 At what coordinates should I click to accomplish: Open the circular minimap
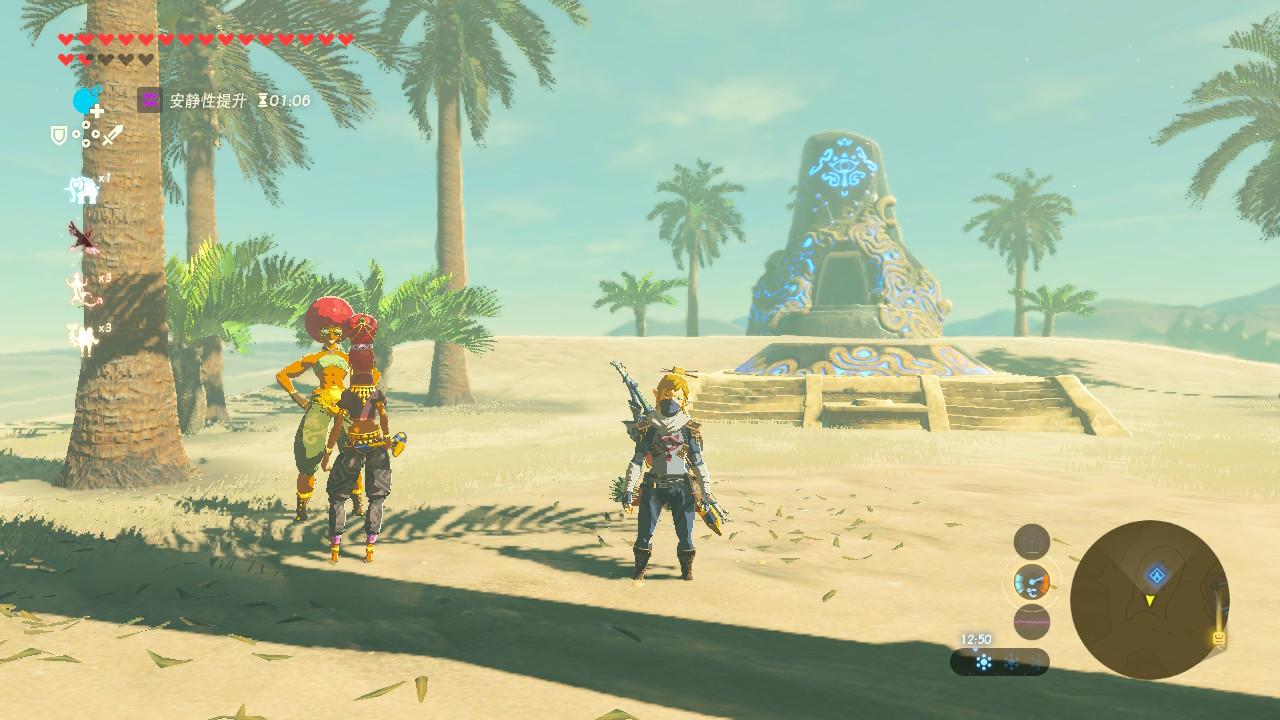(x=1149, y=599)
